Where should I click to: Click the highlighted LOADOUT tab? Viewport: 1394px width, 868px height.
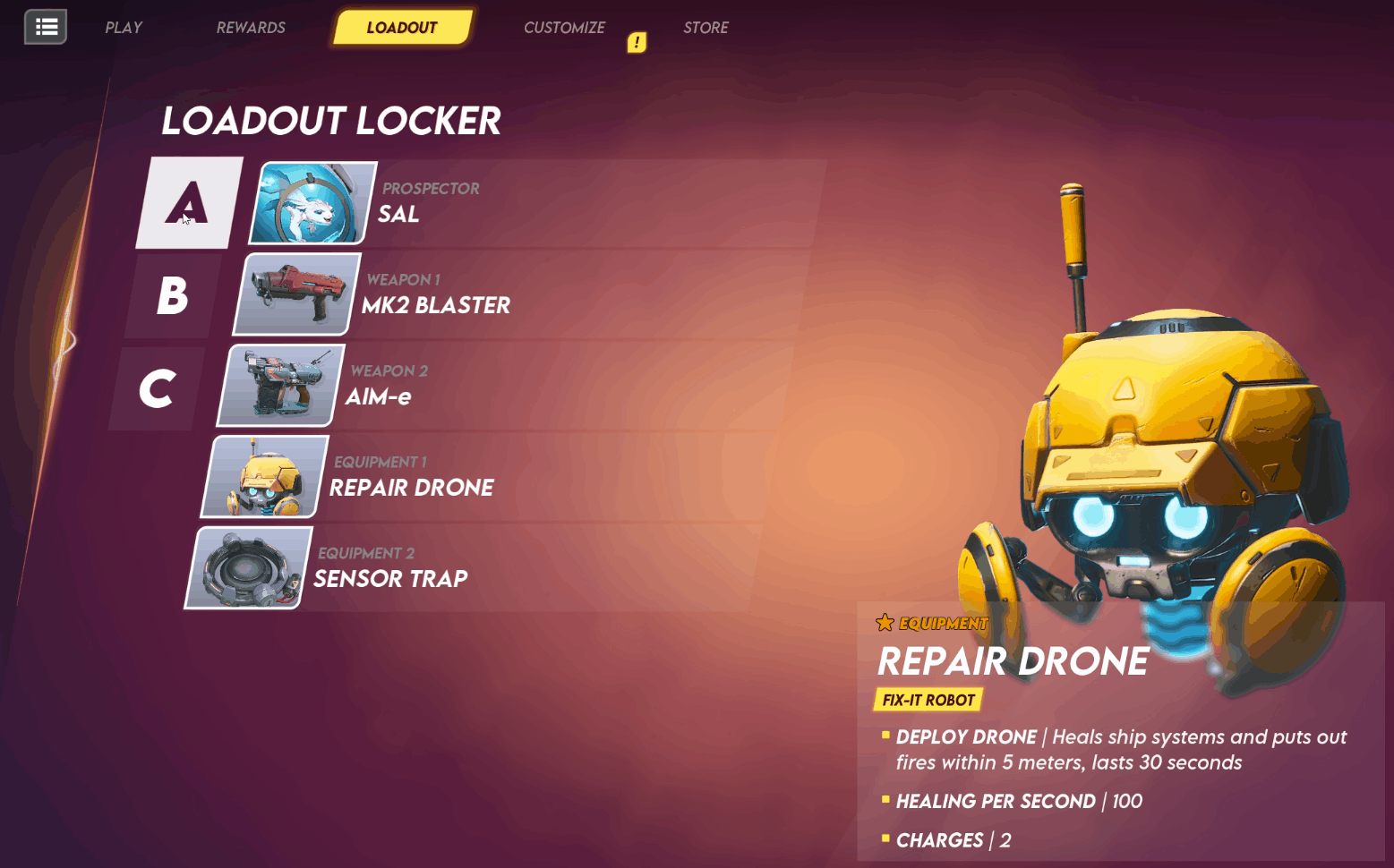tap(402, 27)
